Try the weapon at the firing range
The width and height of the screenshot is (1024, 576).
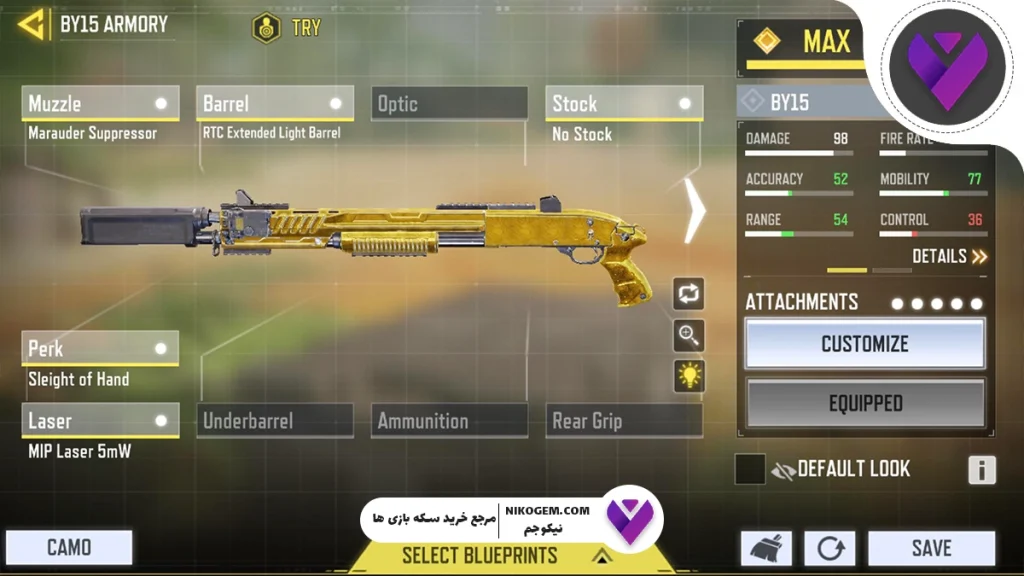287,27
